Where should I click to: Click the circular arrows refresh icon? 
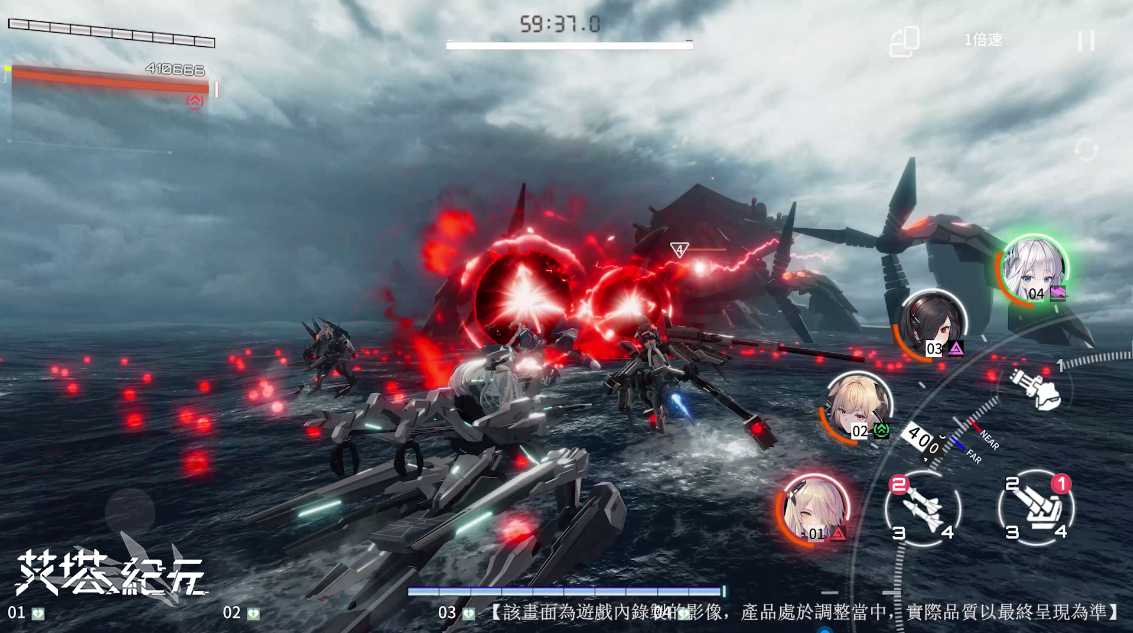(x=1086, y=150)
